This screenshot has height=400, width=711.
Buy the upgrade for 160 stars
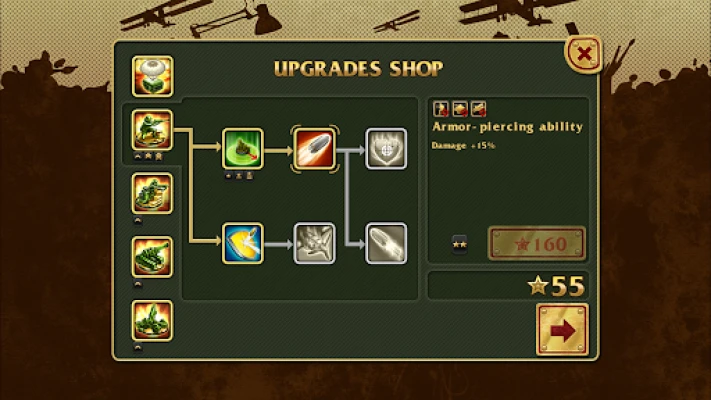pos(536,244)
